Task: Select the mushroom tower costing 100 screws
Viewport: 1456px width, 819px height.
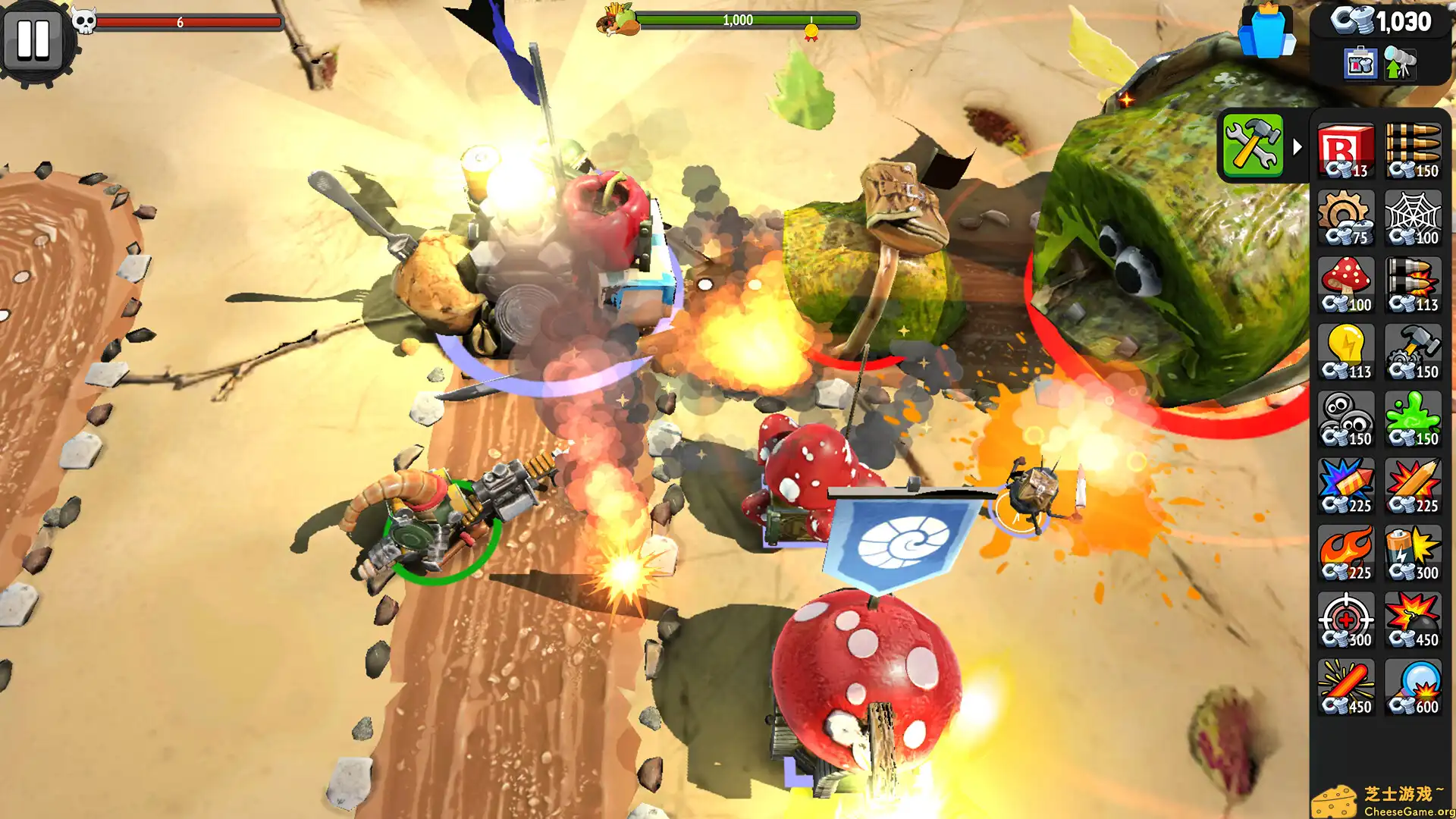Action: 1348,284
